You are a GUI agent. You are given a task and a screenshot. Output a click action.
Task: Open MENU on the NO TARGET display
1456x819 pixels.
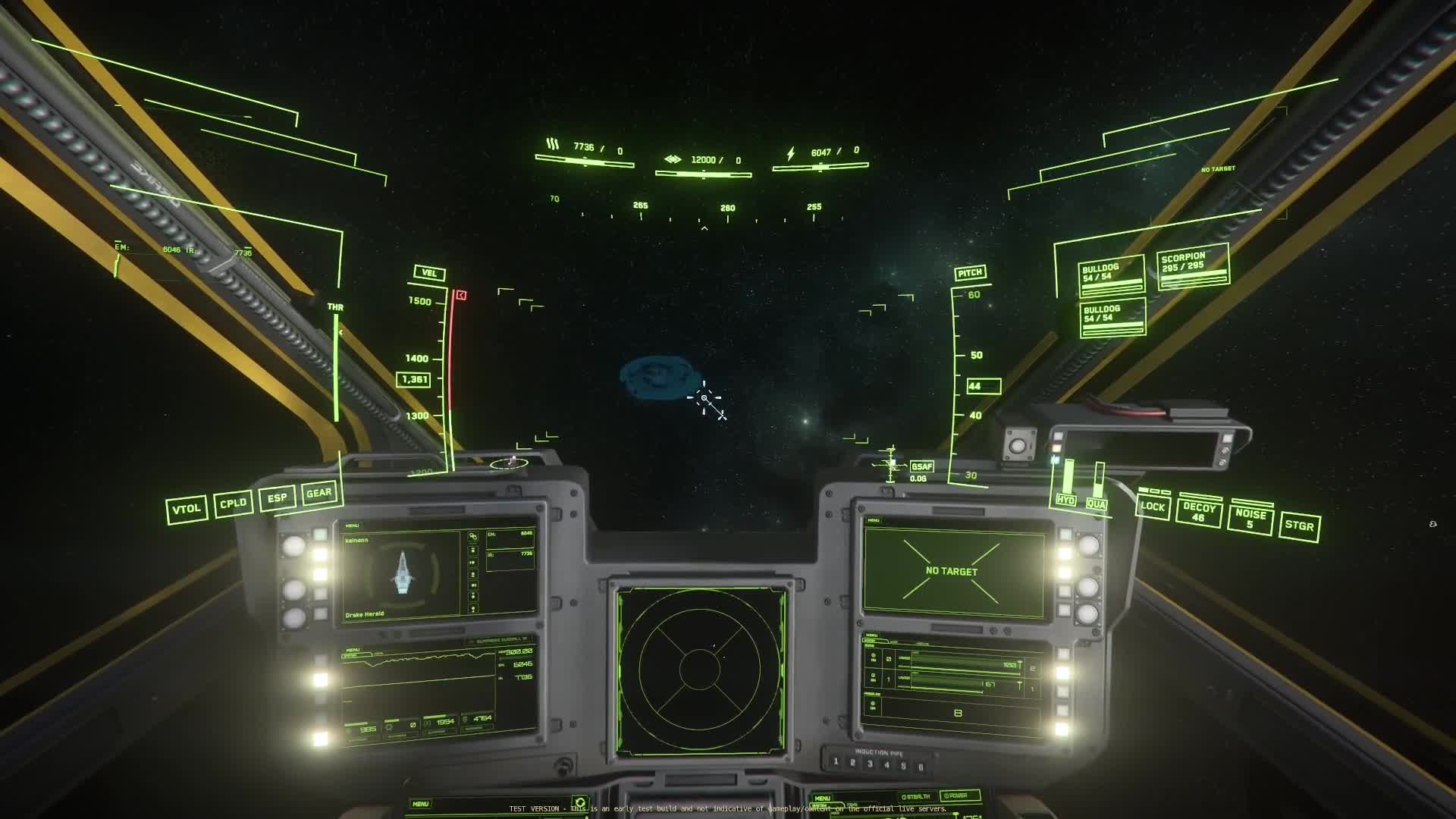tap(874, 520)
